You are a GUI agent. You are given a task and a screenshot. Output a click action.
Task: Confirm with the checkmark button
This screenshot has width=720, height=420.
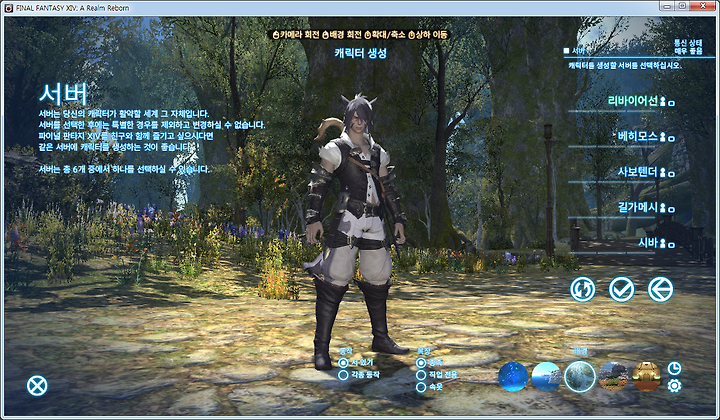coord(621,289)
